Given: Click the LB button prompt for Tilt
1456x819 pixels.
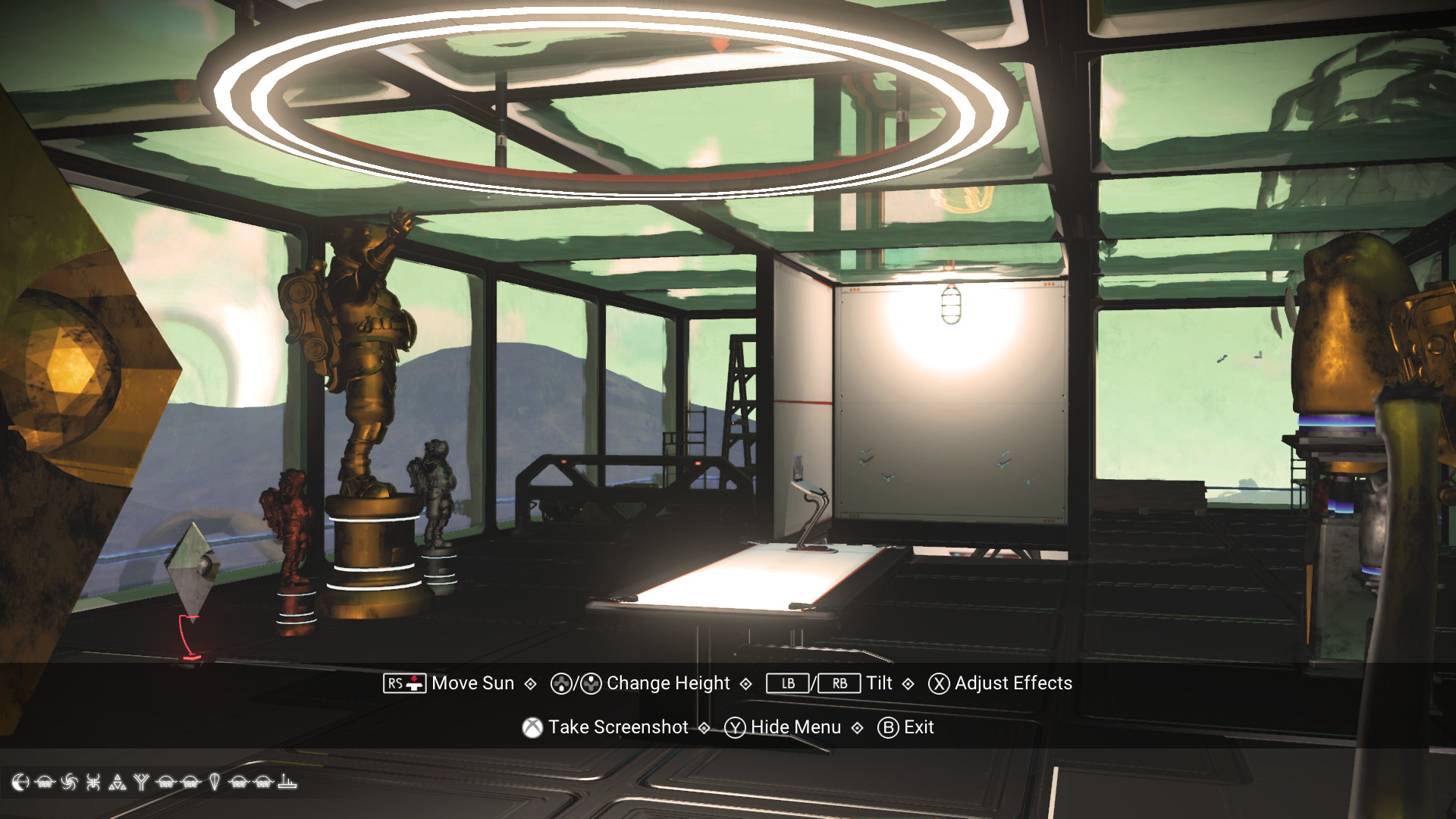Looking at the screenshot, I should (x=786, y=683).
